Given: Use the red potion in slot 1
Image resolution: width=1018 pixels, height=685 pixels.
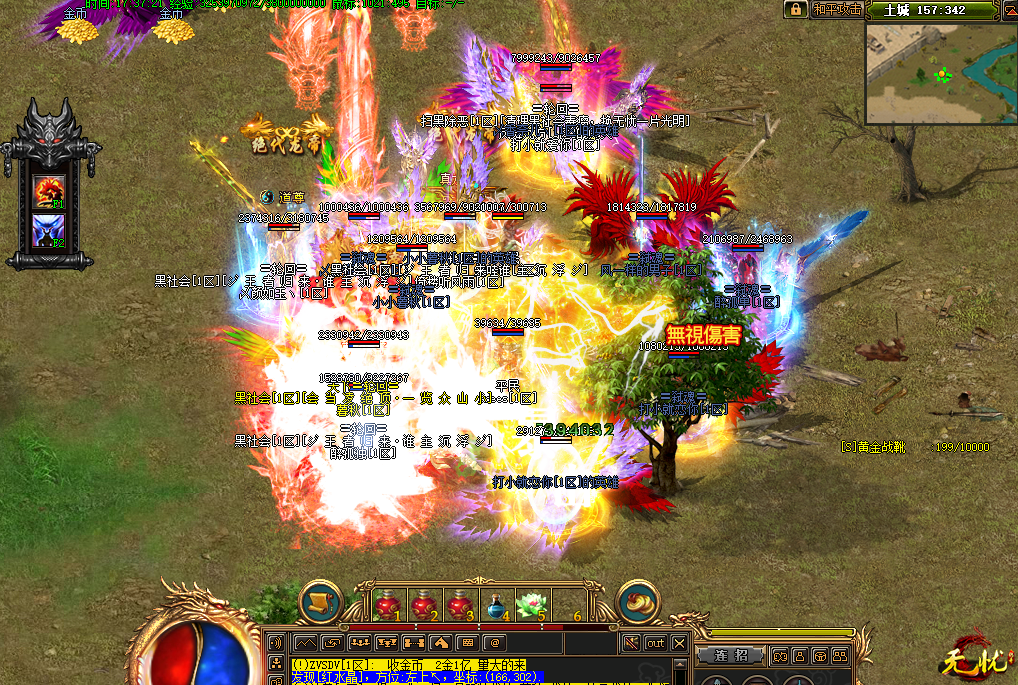Looking at the screenshot, I should [386, 605].
